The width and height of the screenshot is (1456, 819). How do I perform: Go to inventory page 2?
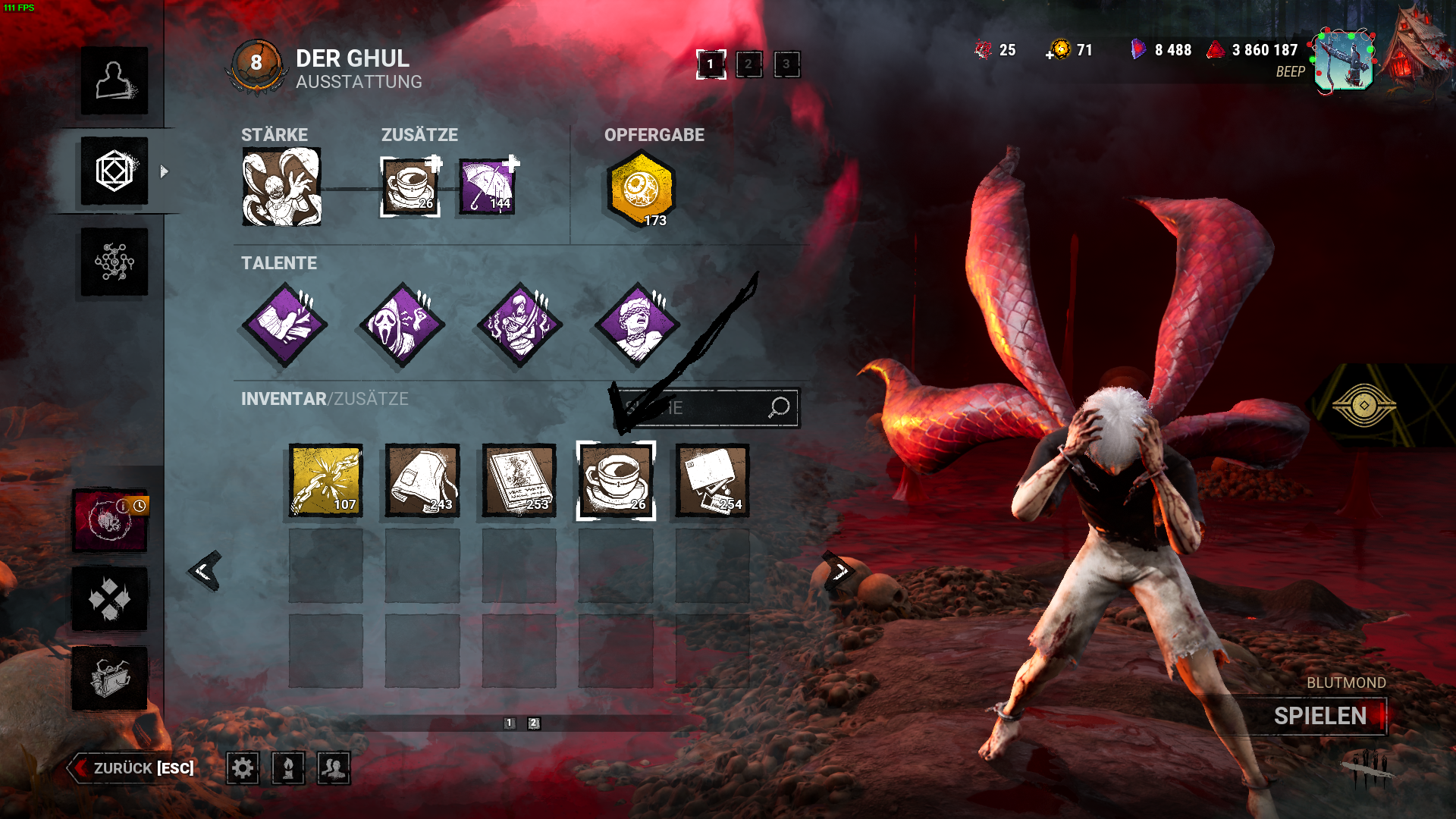pos(534,723)
